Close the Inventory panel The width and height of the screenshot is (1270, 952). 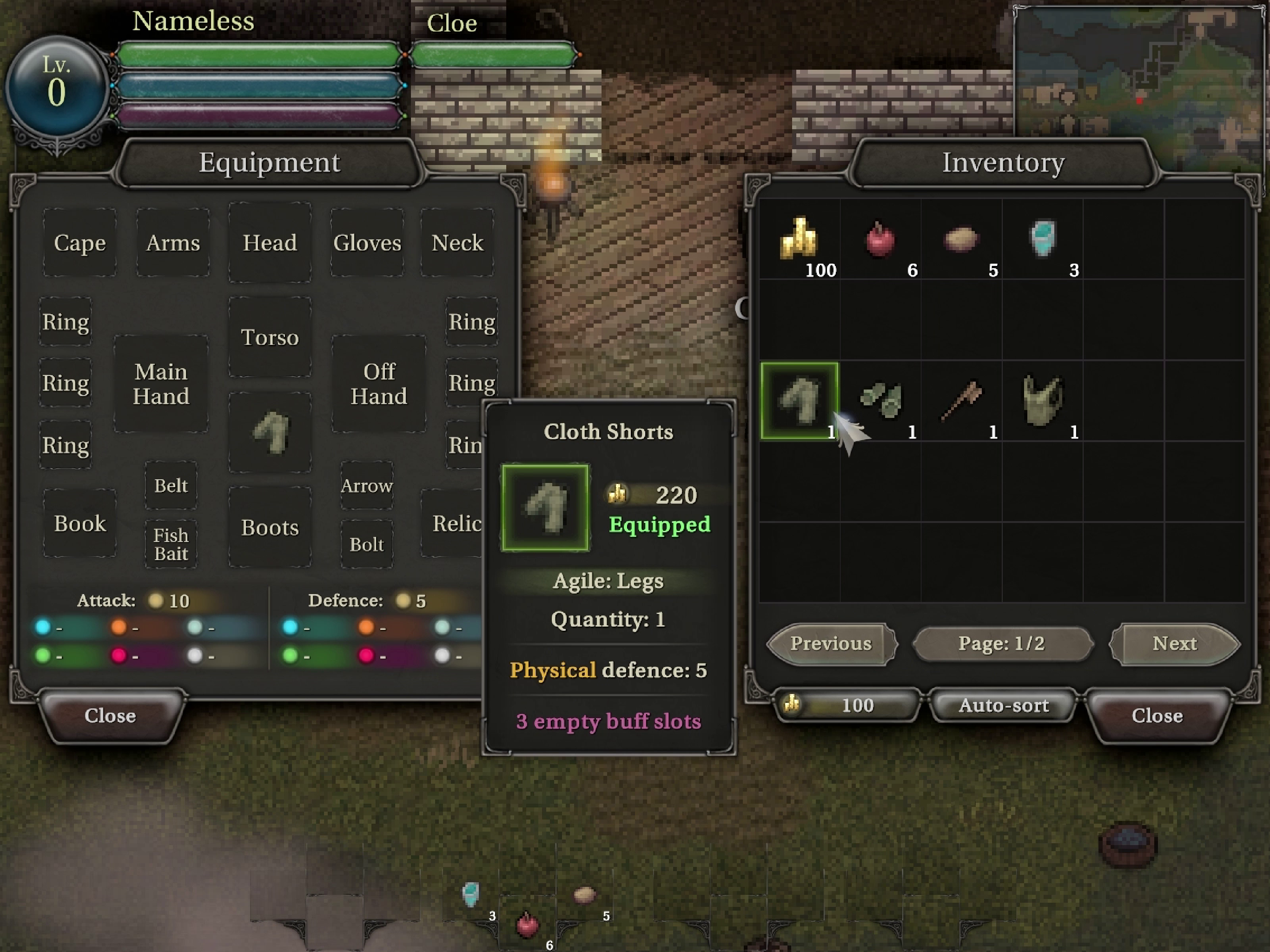(x=1156, y=715)
